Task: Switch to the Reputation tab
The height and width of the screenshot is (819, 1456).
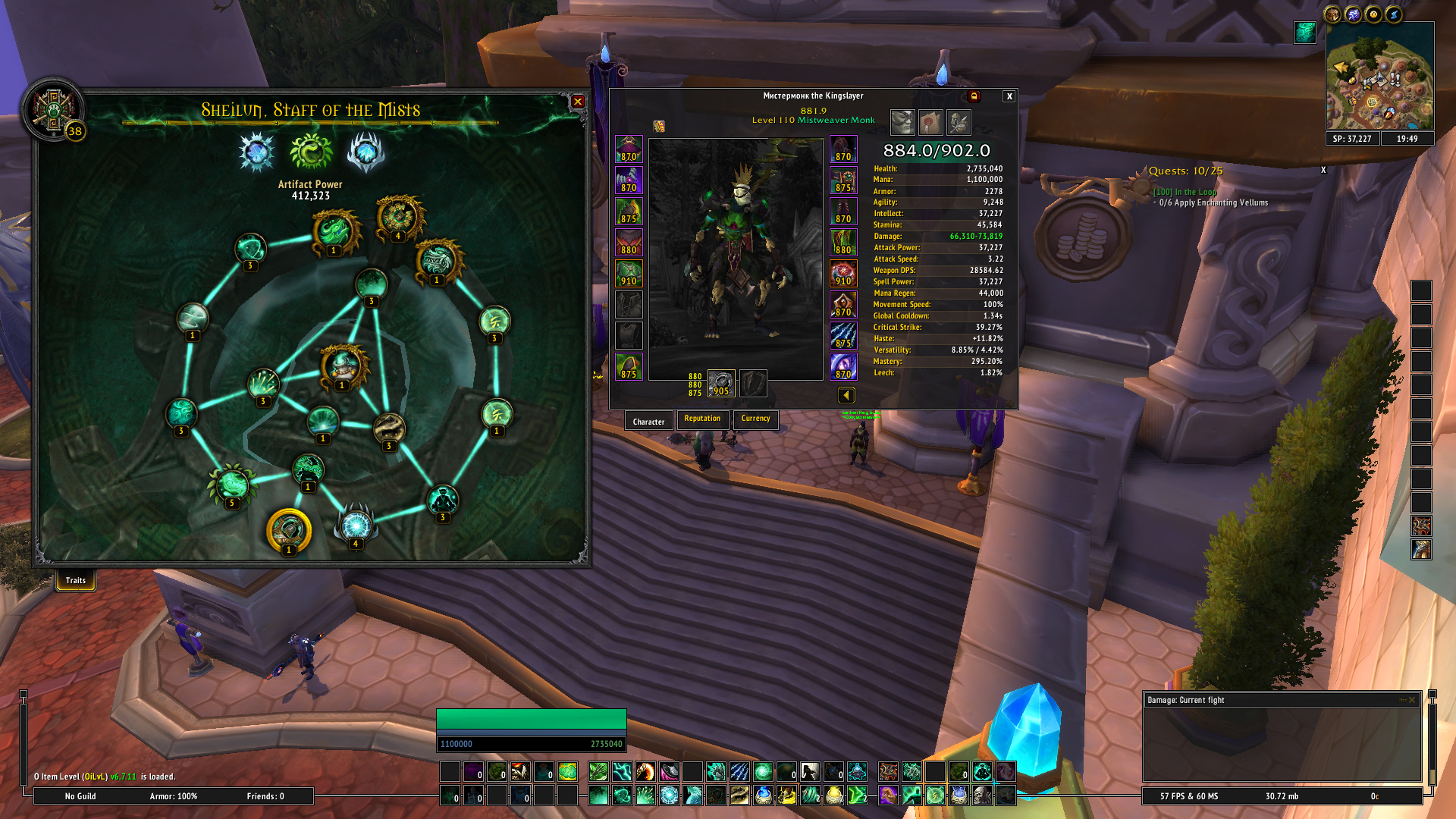Action: [x=702, y=419]
